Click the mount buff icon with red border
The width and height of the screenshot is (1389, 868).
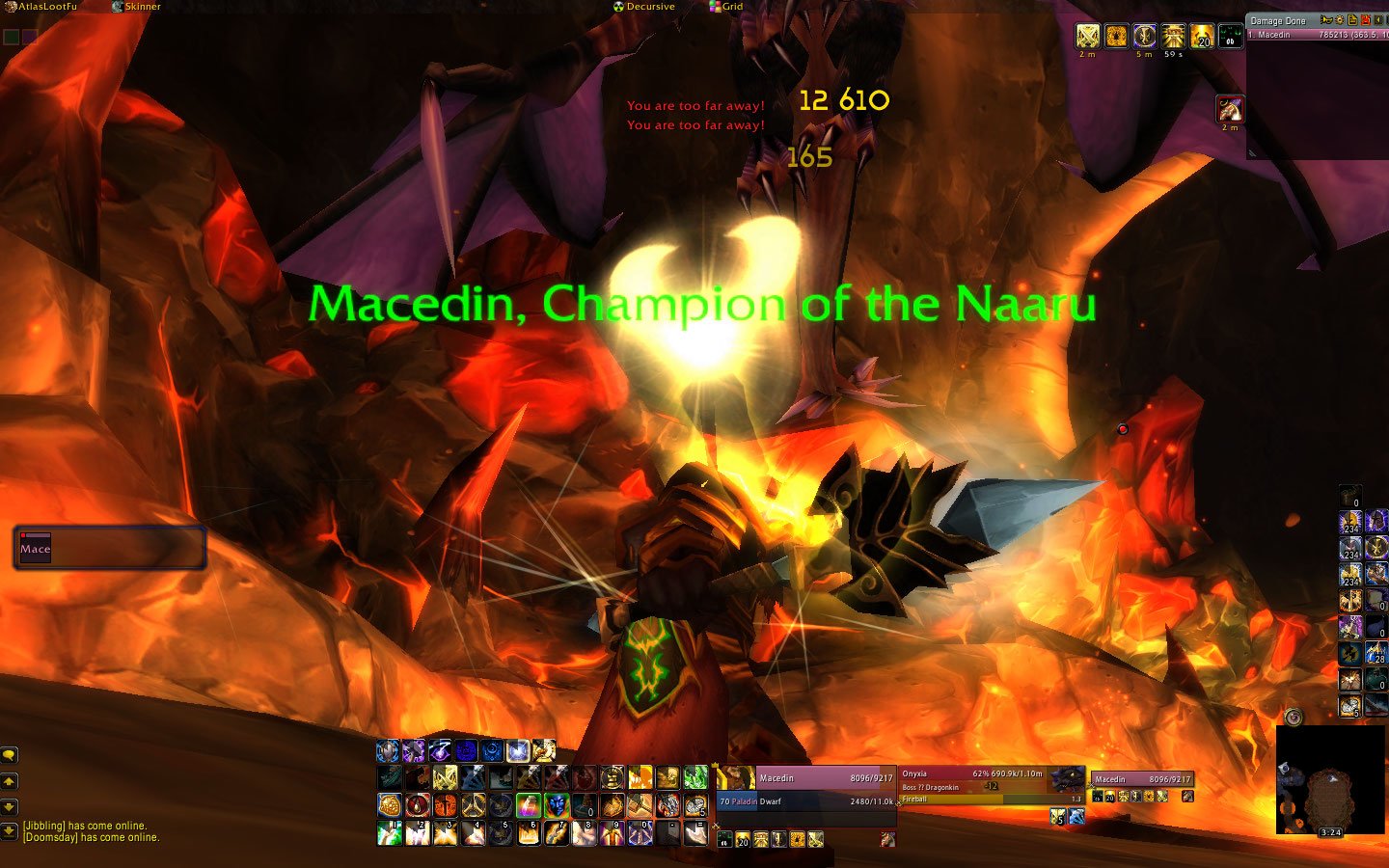click(x=1229, y=109)
